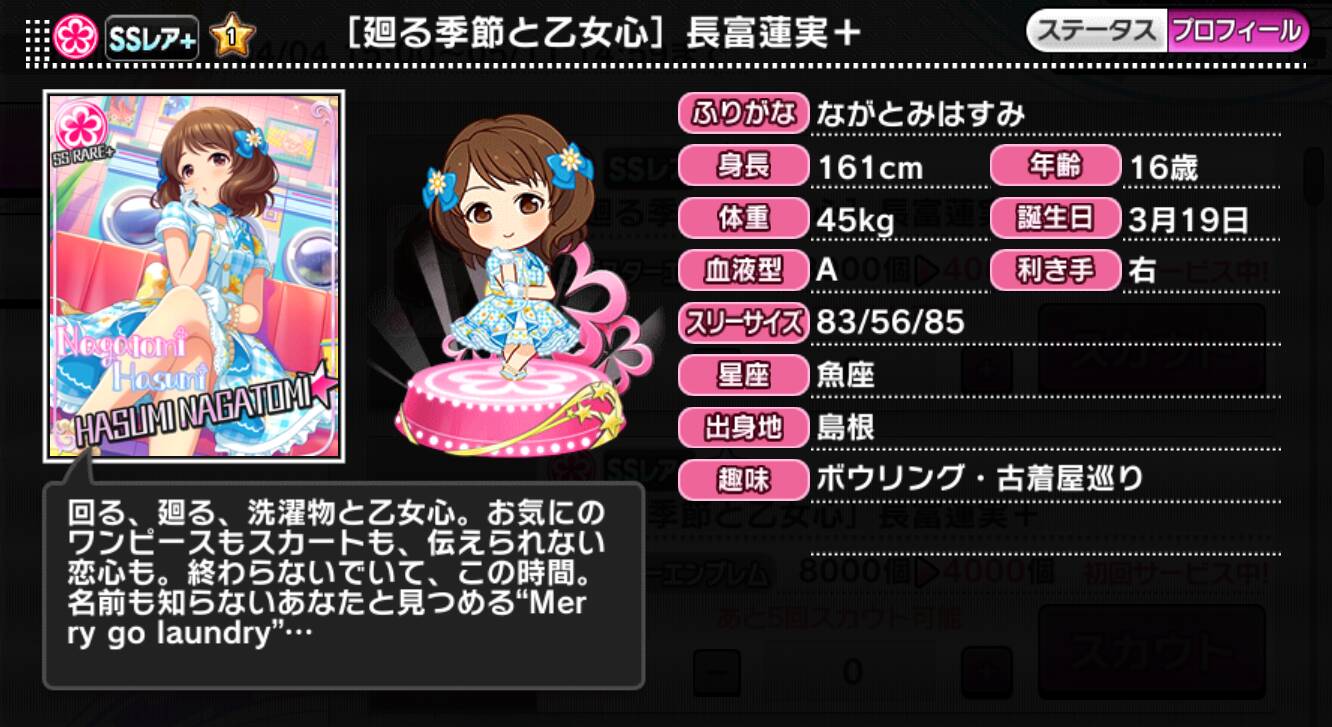Tap the 趣味 label button
The width and height of the screenshot is (1332, 727).
tap(743, 480)
